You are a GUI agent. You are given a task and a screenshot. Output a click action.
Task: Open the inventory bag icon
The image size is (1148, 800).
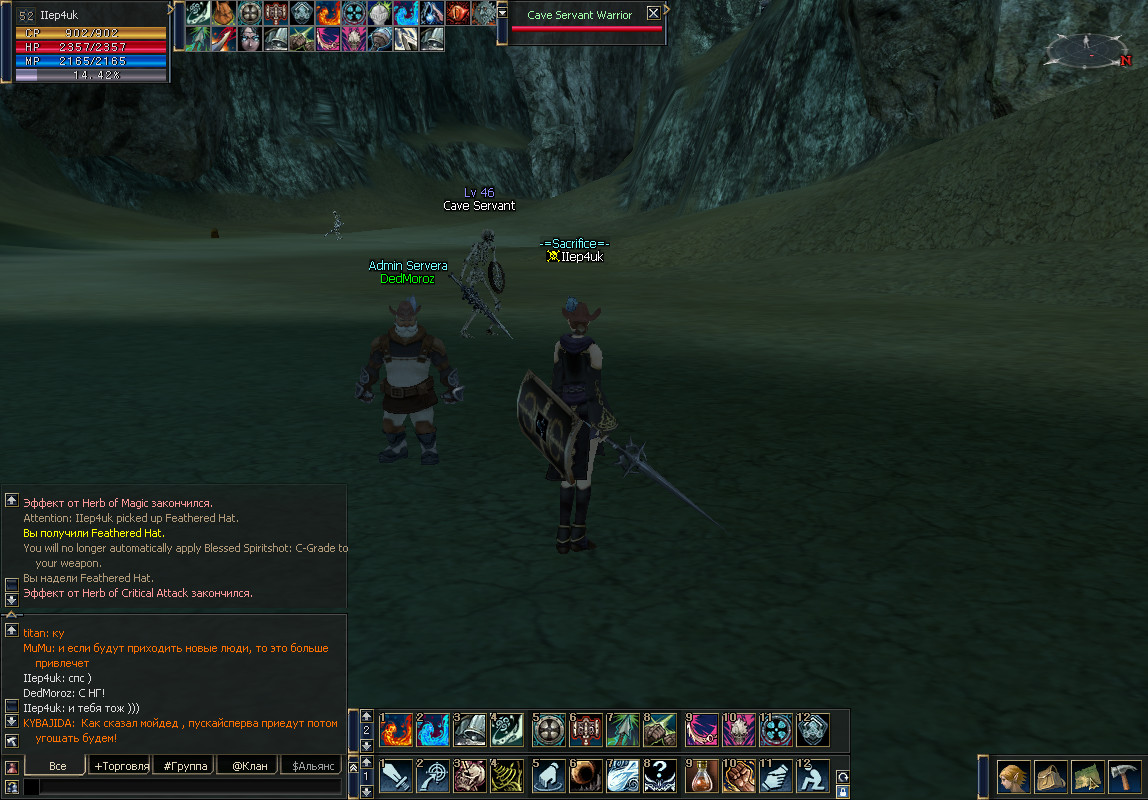(x=1051, y=776)
